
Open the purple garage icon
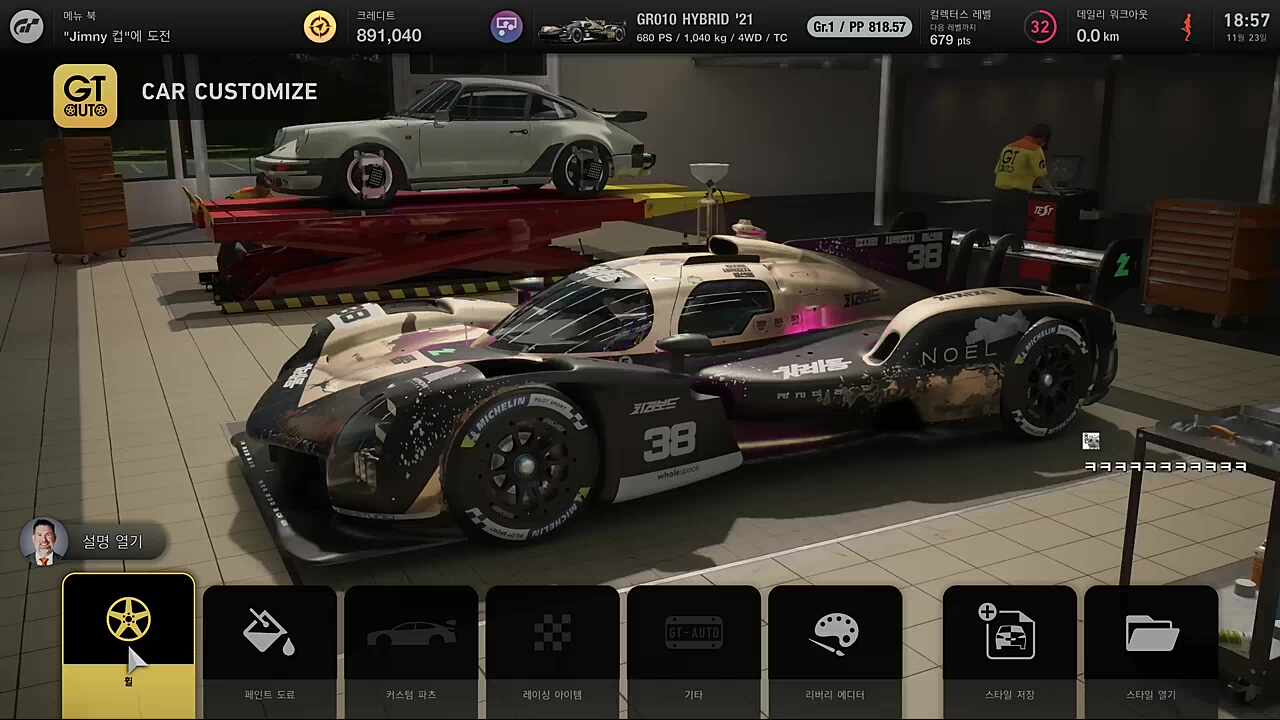[x=507, y=27]
